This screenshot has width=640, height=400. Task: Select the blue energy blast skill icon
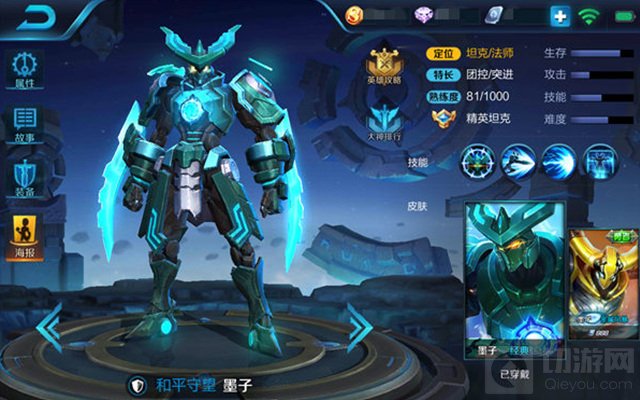point(558,160)
